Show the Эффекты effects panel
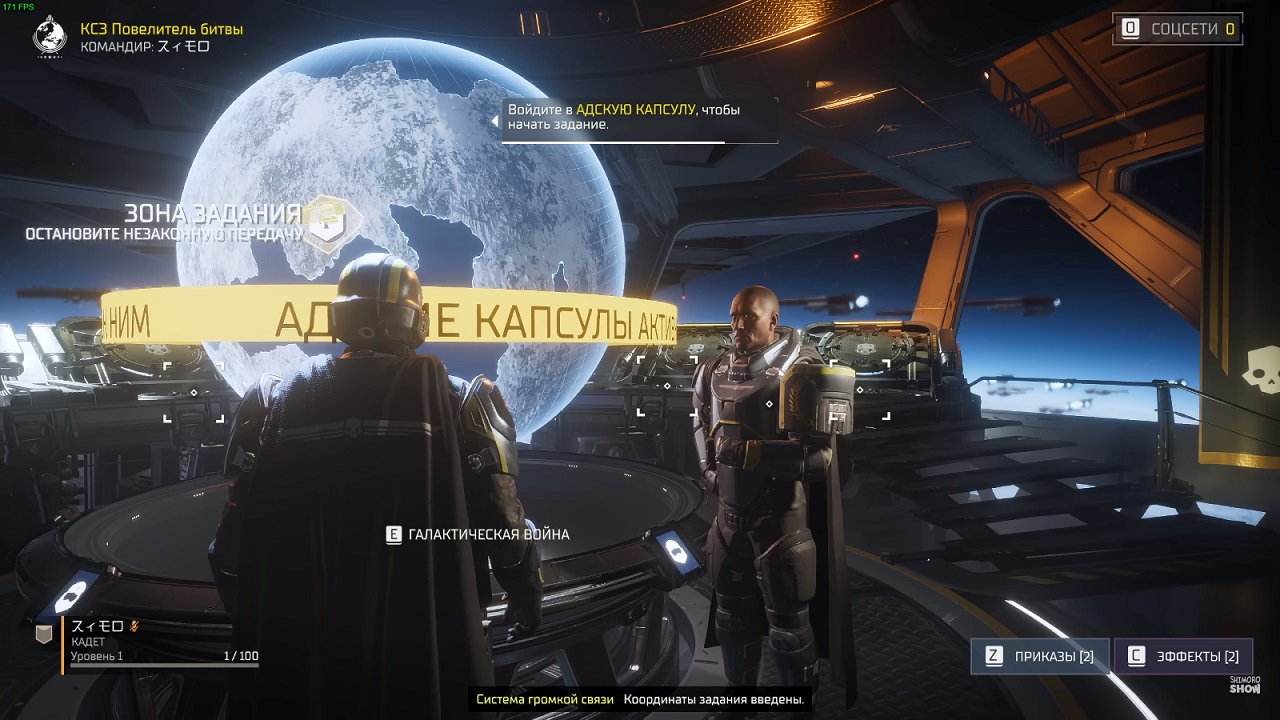The image size is (1280, 720). coord(1183,656)
